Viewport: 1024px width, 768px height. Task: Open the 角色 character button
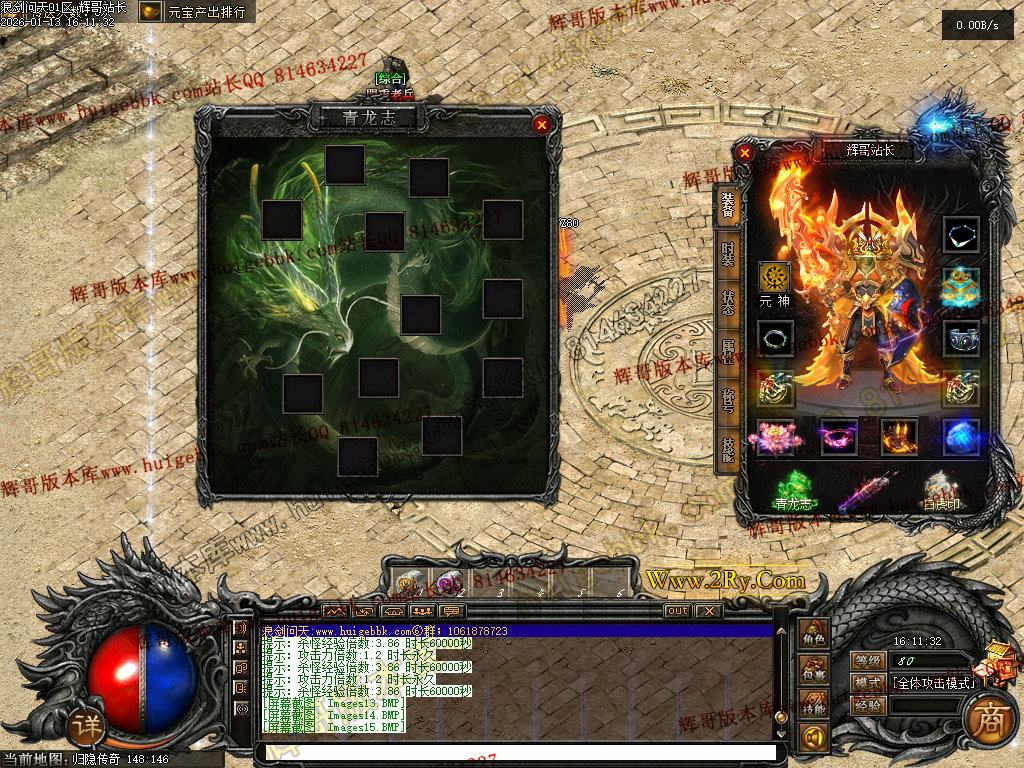pyautogui.click(x=814, y=636)
